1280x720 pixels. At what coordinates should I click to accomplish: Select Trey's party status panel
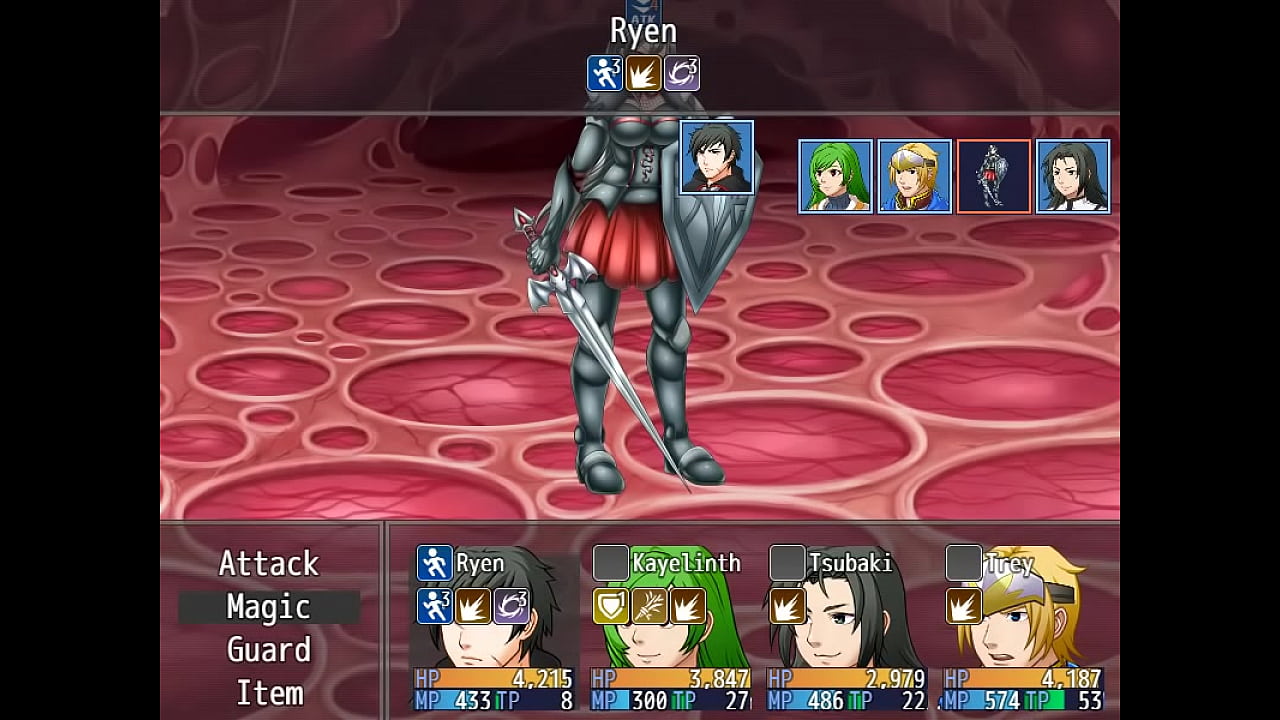point(1022,628)
